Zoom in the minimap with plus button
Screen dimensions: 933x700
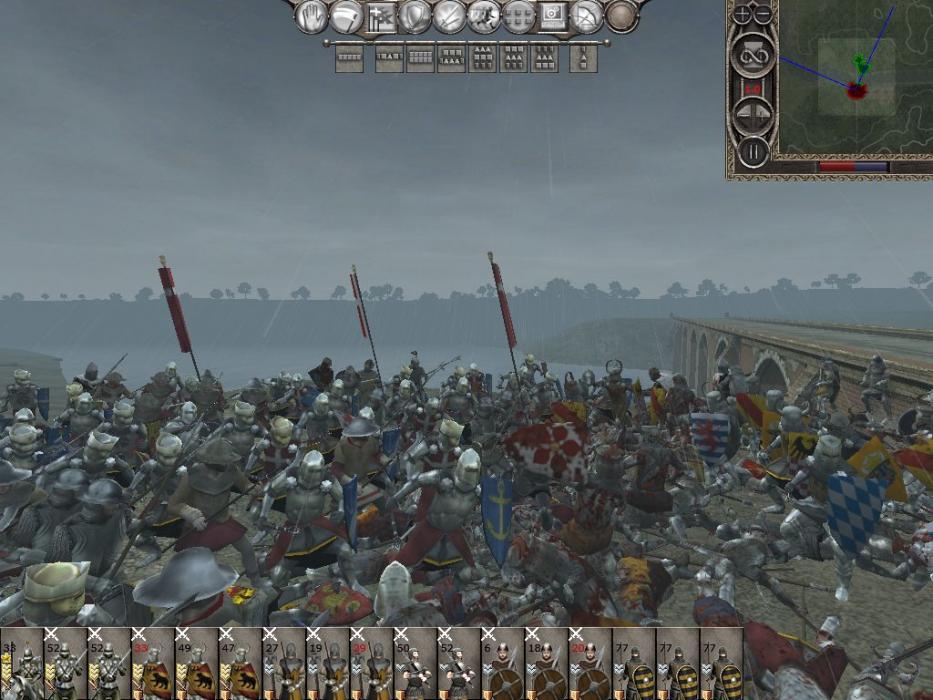[x=742, y=14]
